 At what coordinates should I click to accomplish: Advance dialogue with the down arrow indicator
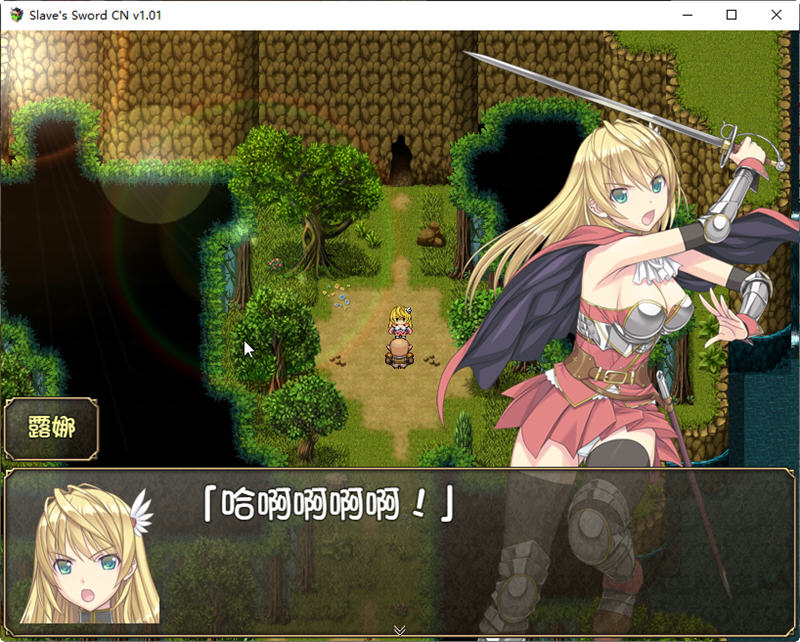[x=399, y=630]
